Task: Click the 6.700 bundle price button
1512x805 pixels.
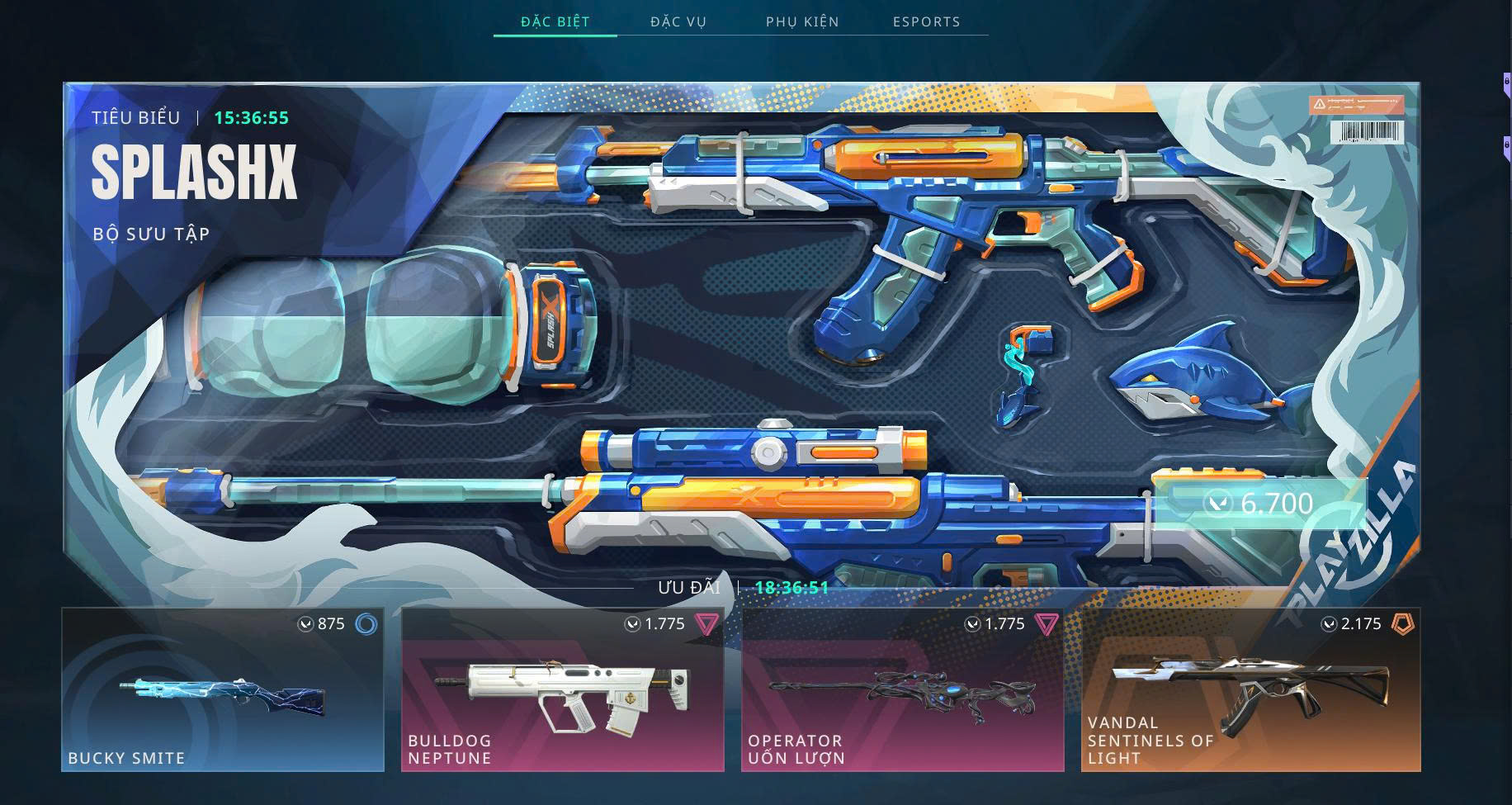Action: point(1260,503)
